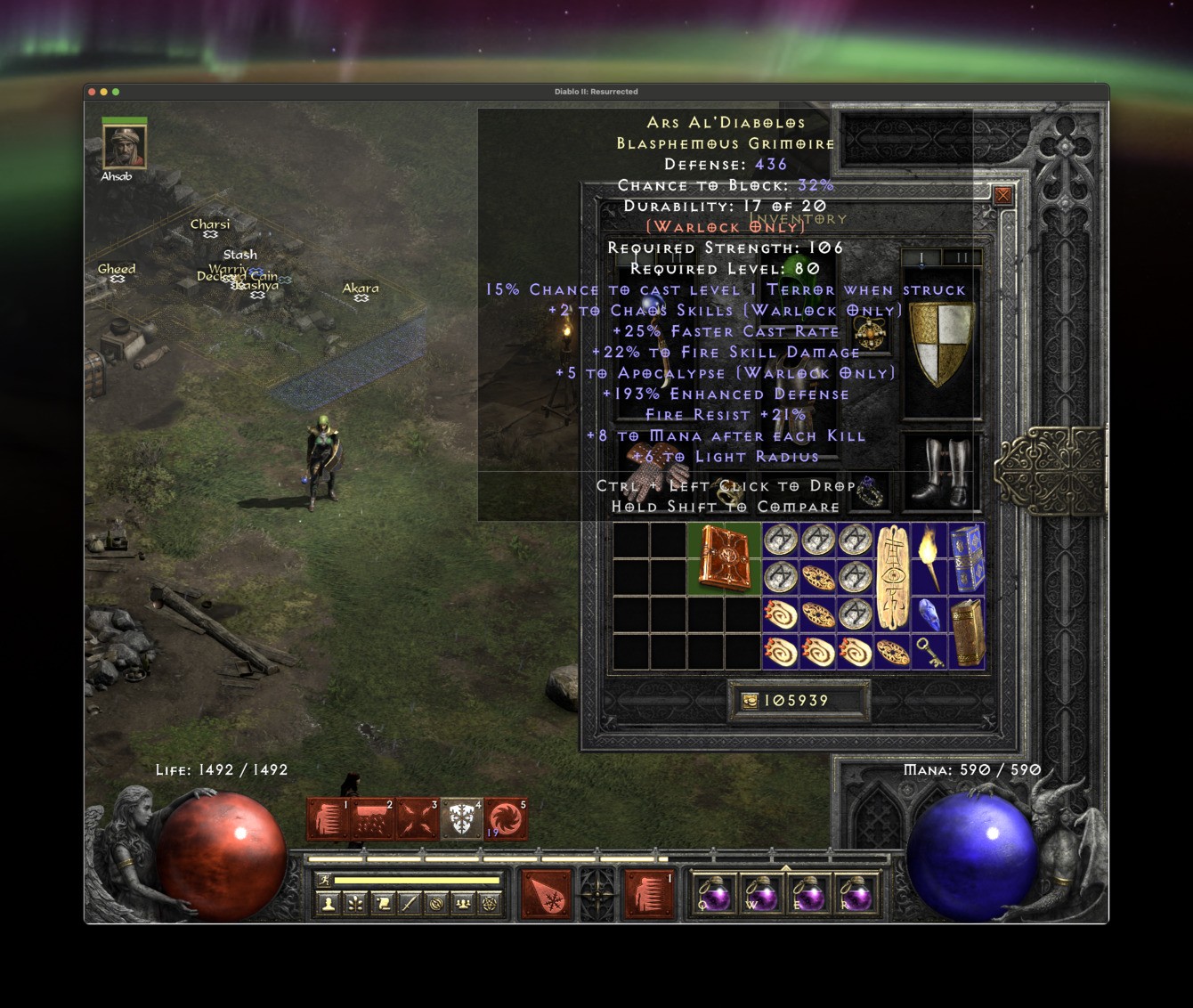Open the quest log scroll icon
This screenshot has width=1193, height=1008.
(x=383, y=906)
